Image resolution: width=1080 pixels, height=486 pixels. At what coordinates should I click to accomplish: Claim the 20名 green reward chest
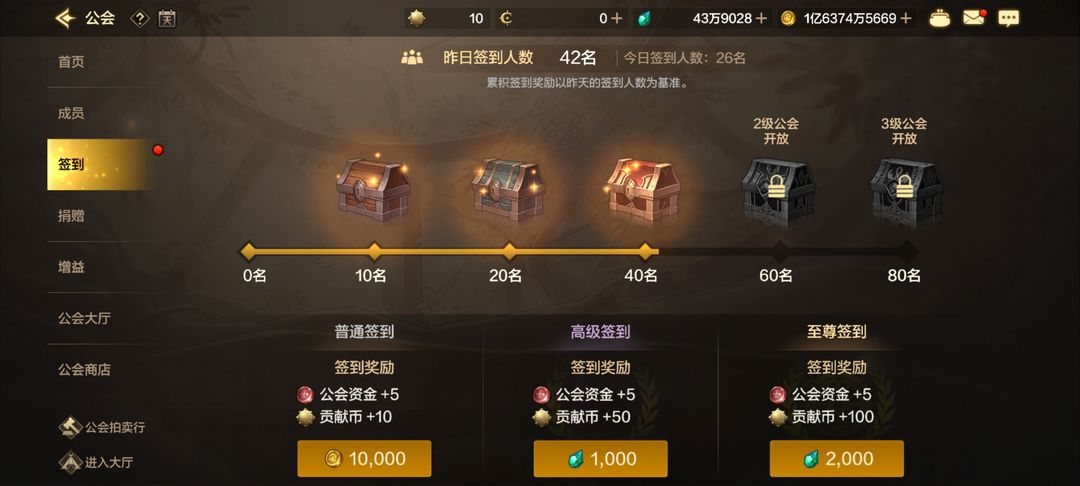pos(508,187)
